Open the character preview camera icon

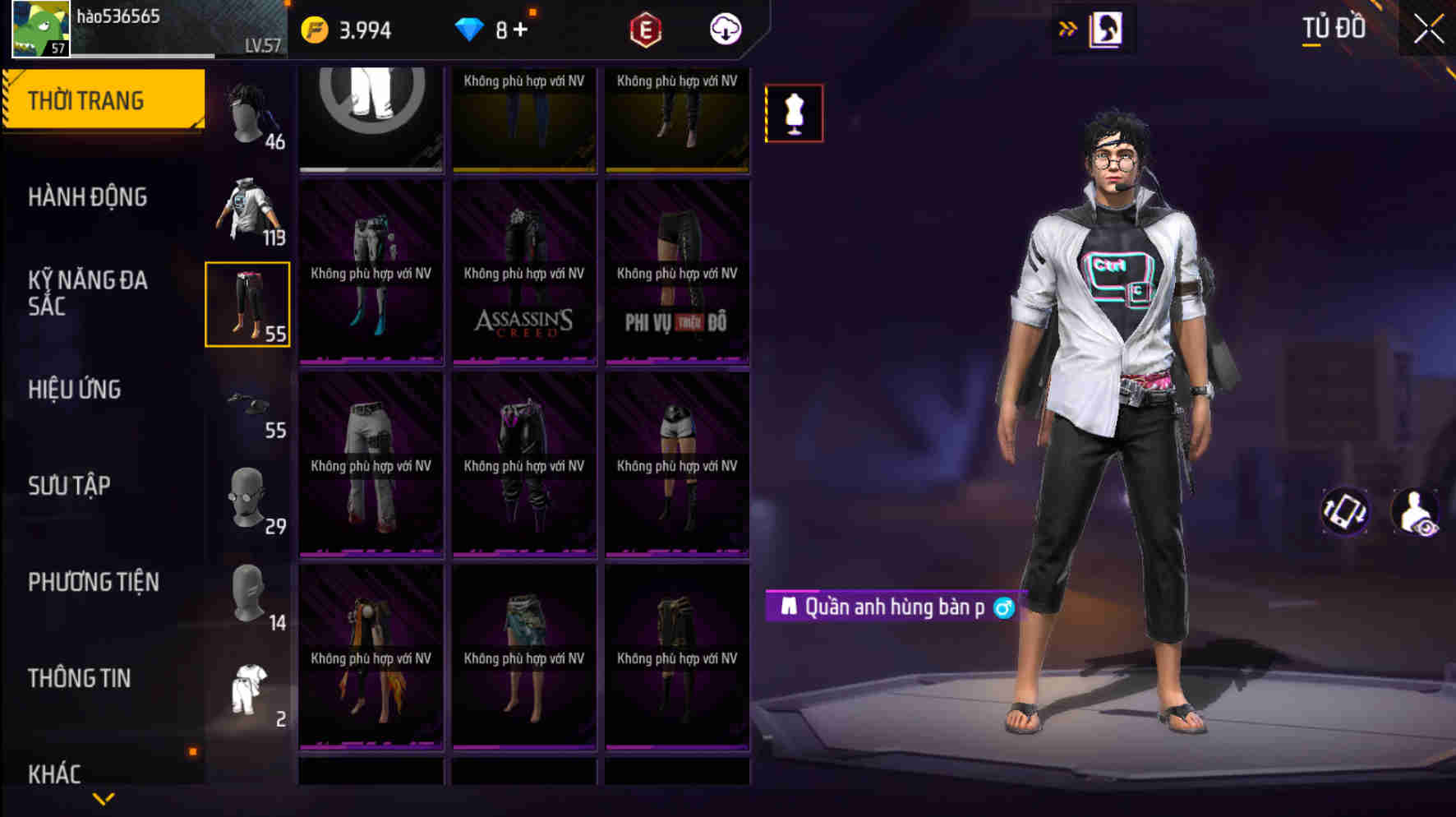point(1416,511)
